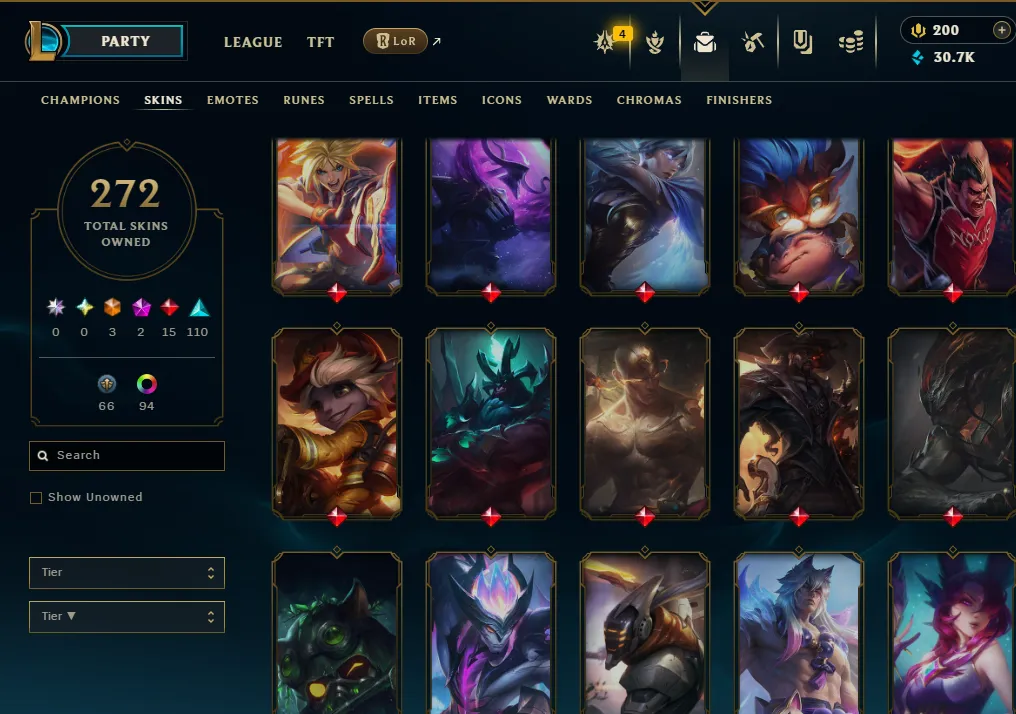Screen dimensions: 1016x714
Task: Launch the LoR link
Action: (396, 41)
